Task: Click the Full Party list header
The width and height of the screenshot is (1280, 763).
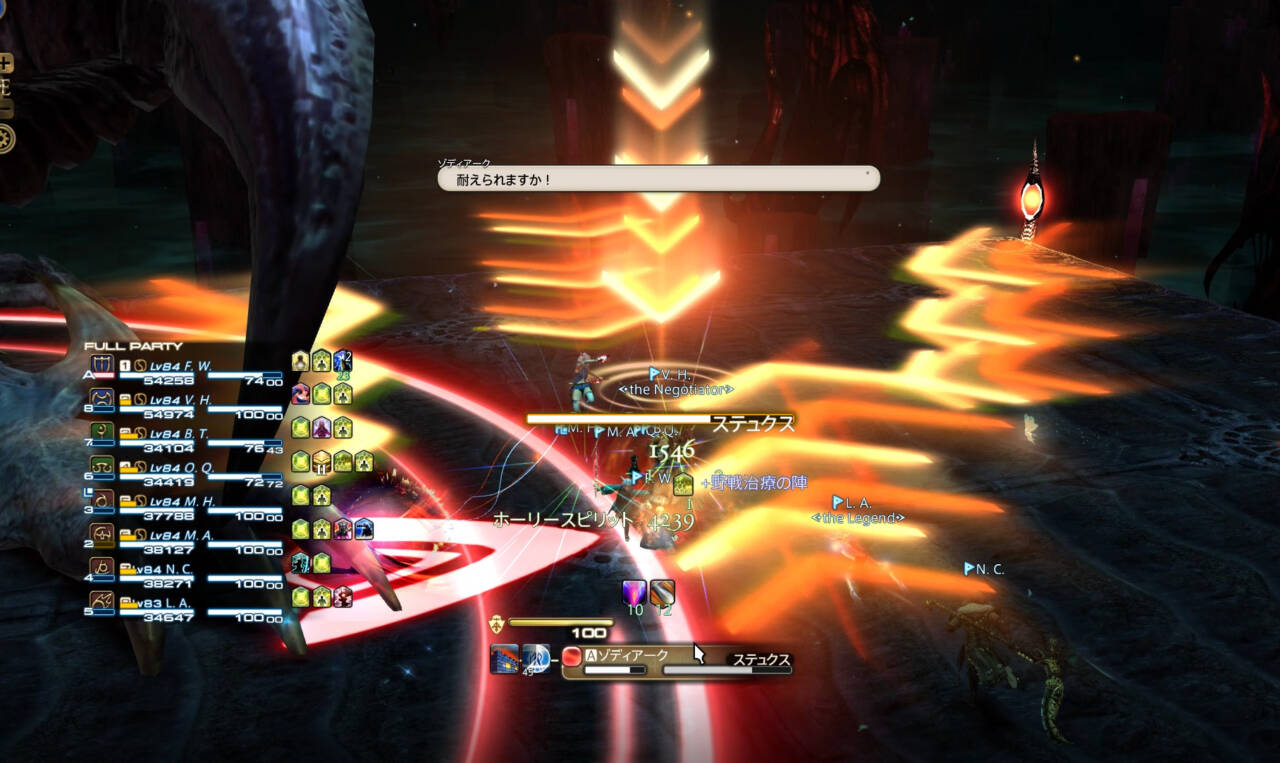Action: coord(133,346)
